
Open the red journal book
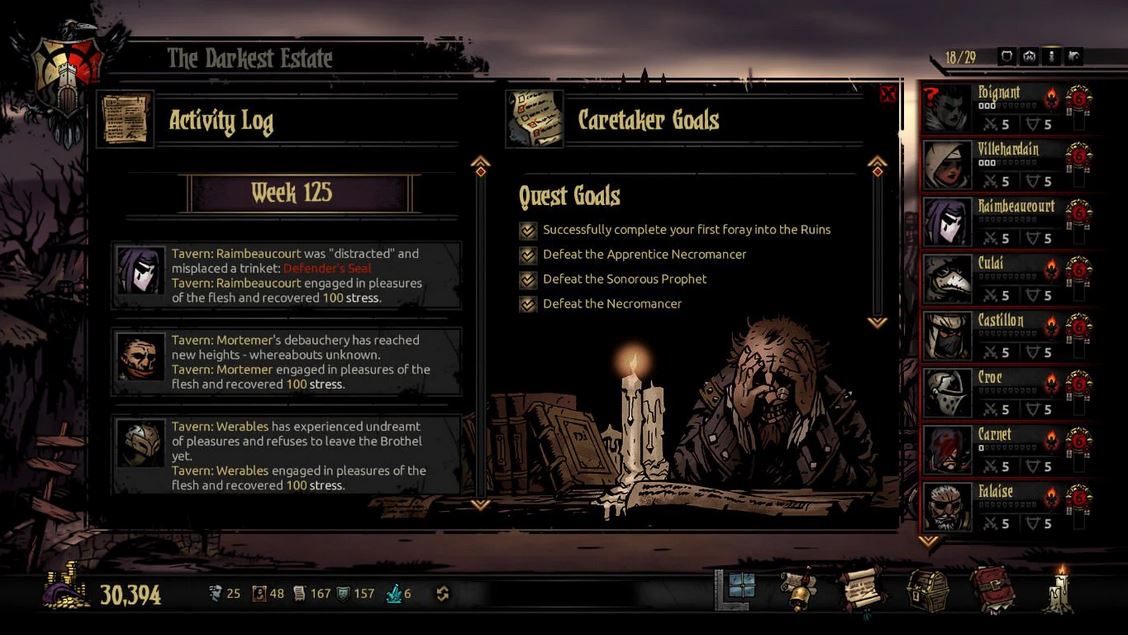point(992,589)
